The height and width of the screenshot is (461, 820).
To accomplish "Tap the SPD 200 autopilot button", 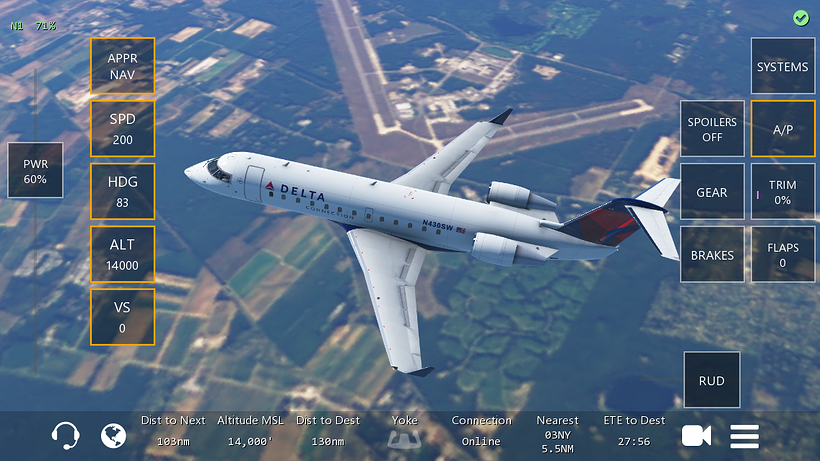I will [x=123, y=129].
